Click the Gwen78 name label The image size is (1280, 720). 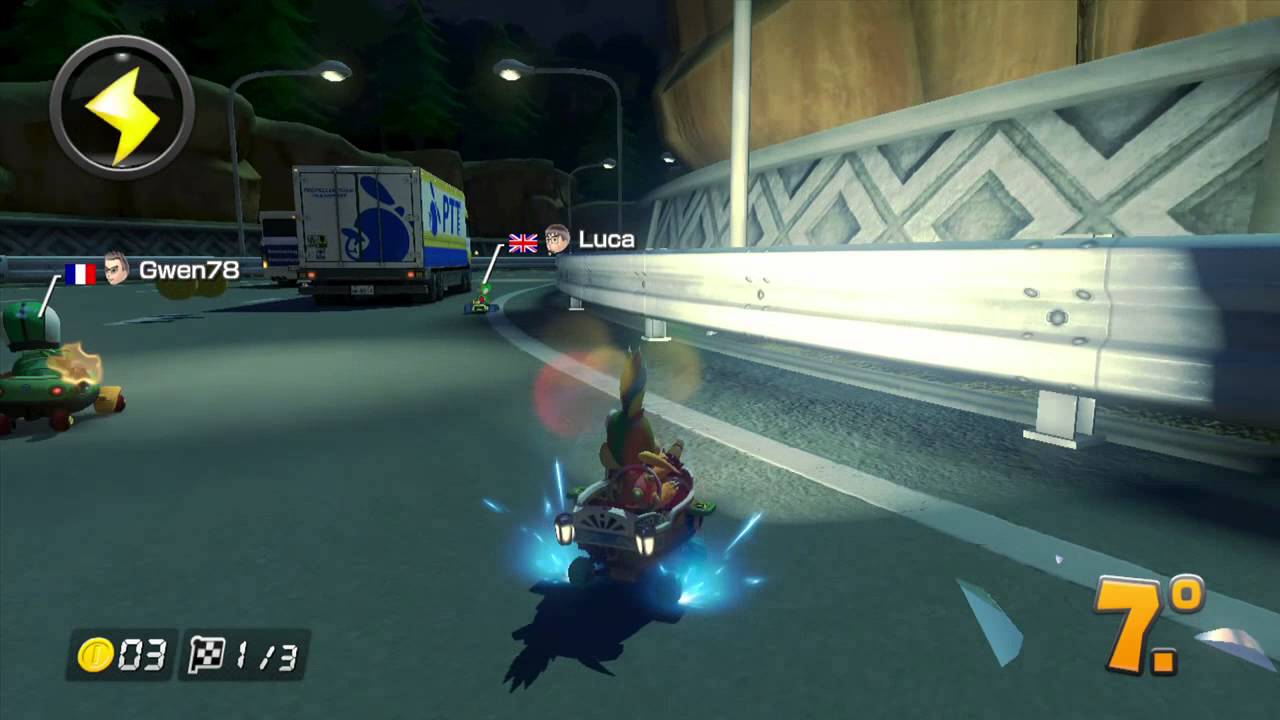190,272
